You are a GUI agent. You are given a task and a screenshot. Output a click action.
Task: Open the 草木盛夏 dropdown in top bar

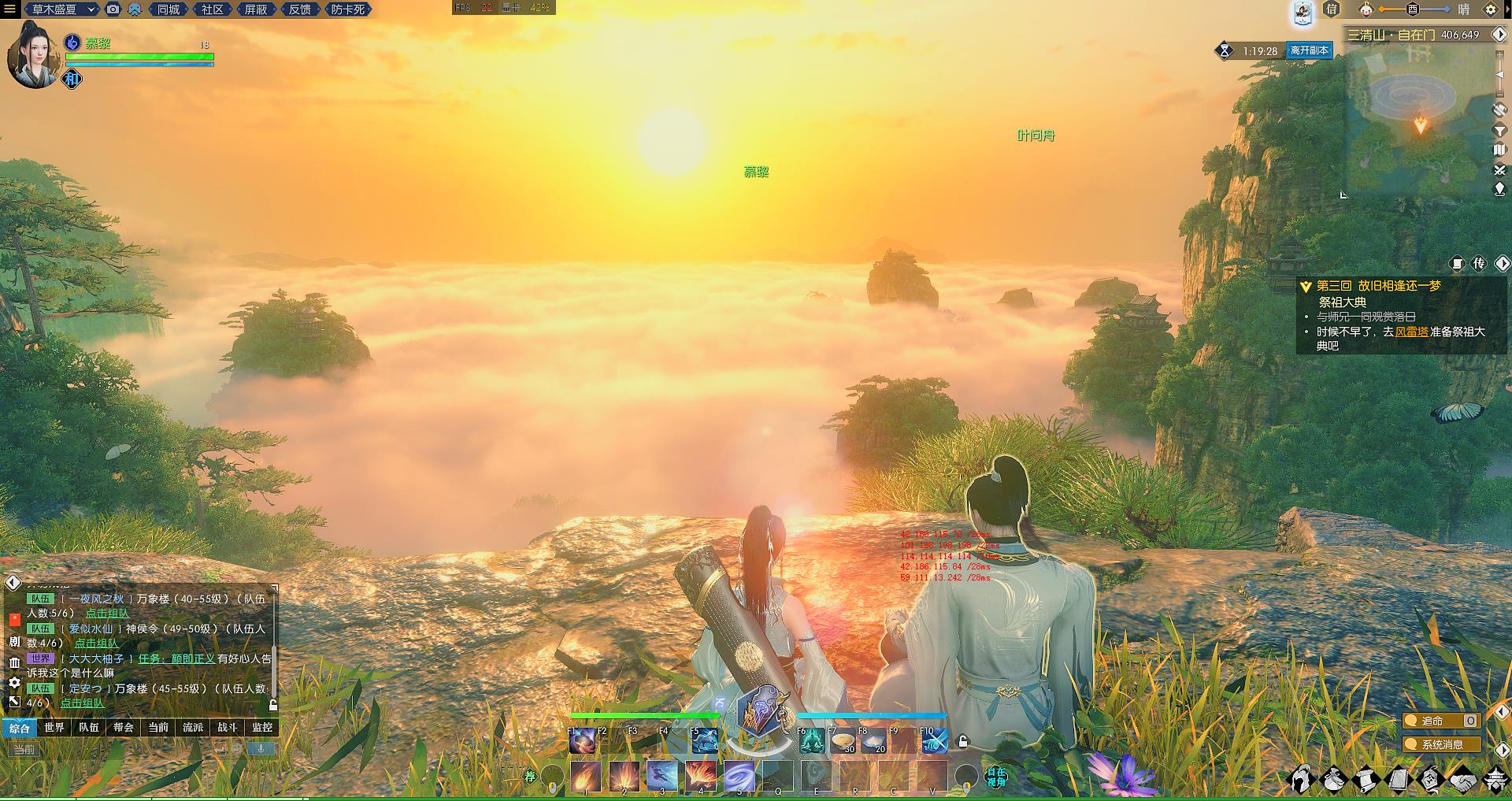(62, 9)
